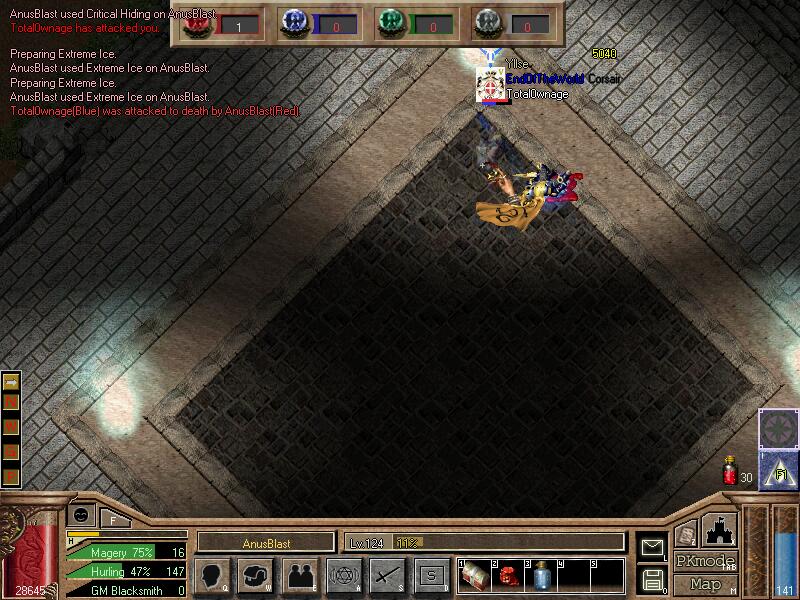Click the floppy disk save icon
This screenshot has width=800, height=600.
coord(652,577)
